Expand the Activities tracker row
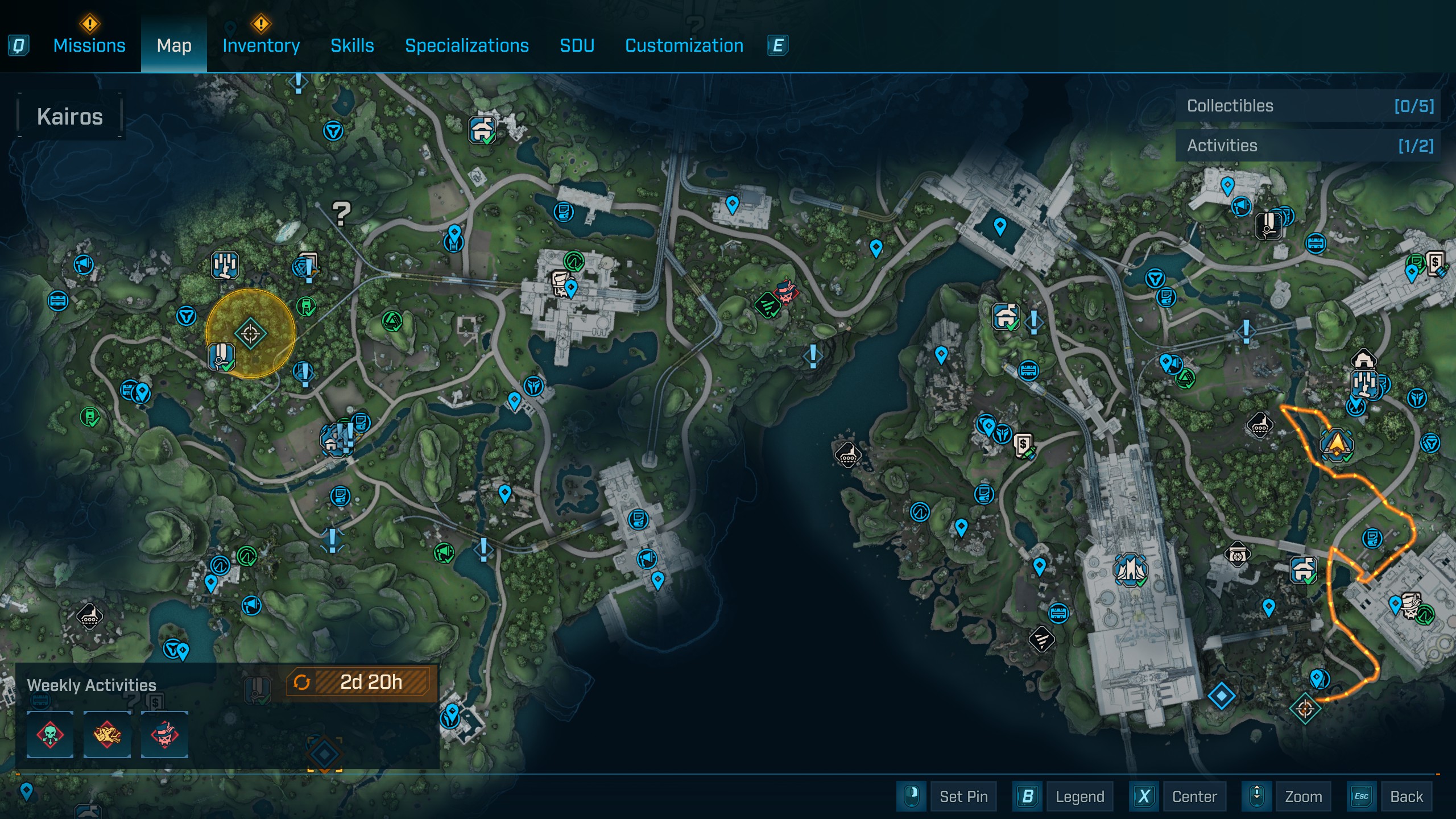Viewport: 1456px width, 819px height. click(1308, 146)
